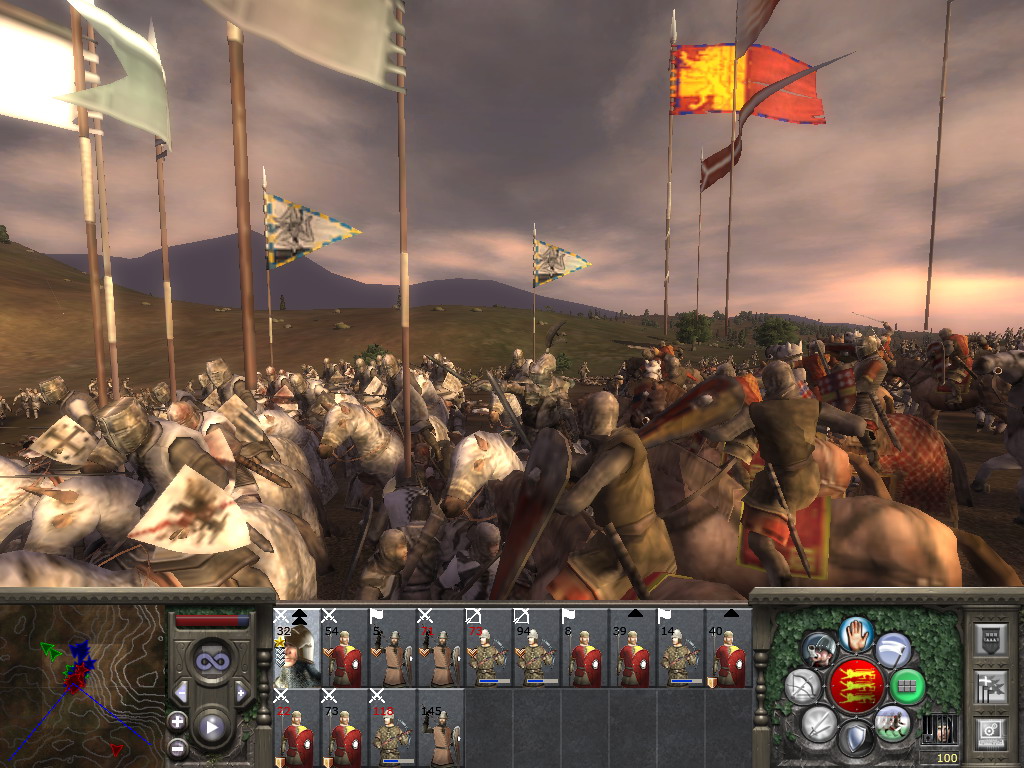This screenshot has width=1024, height=768.
Task: Open the battlefield minimap
Action: 80,685
